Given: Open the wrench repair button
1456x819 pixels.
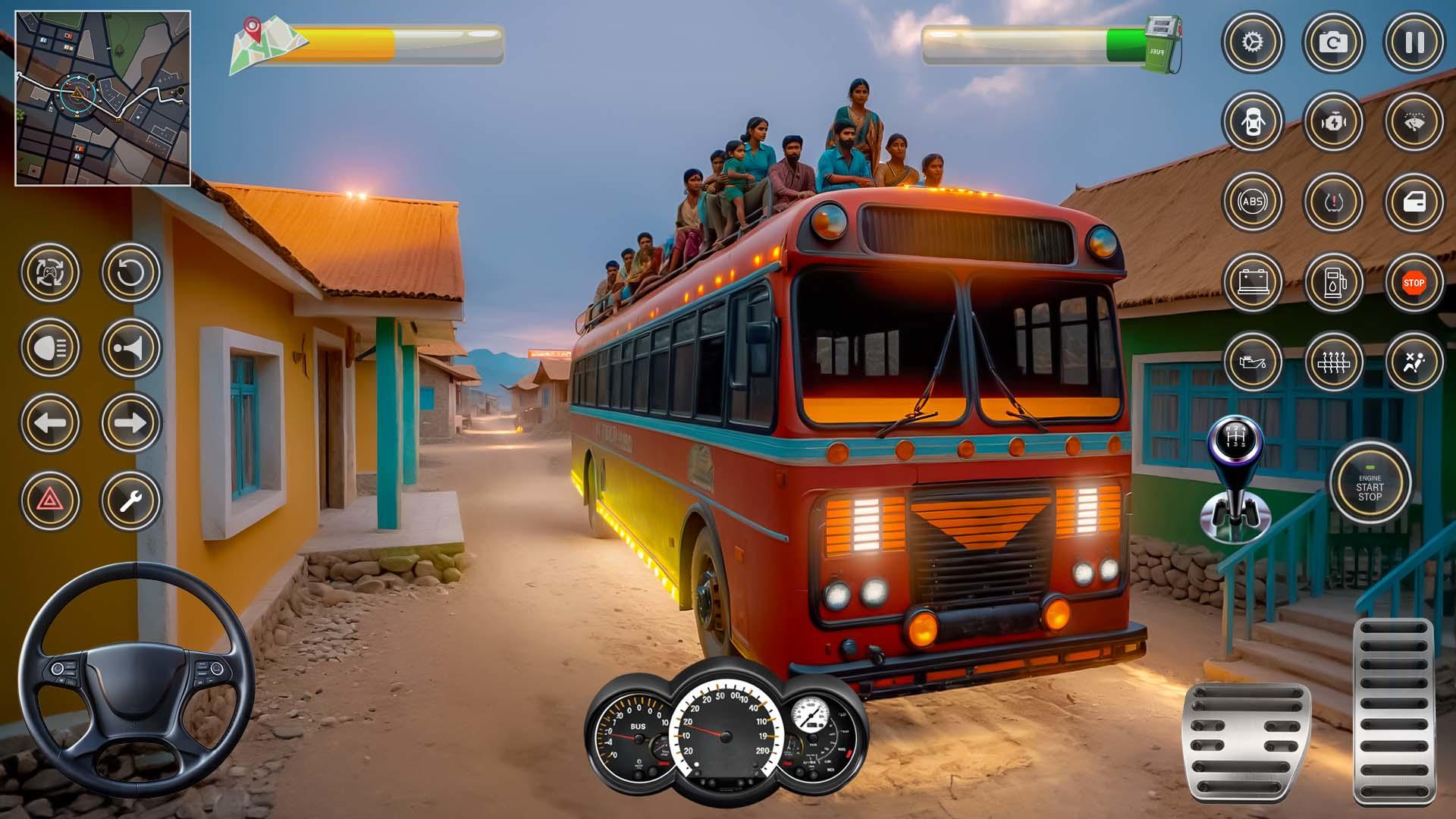Looking at the screenshot, I should point(130,500).
